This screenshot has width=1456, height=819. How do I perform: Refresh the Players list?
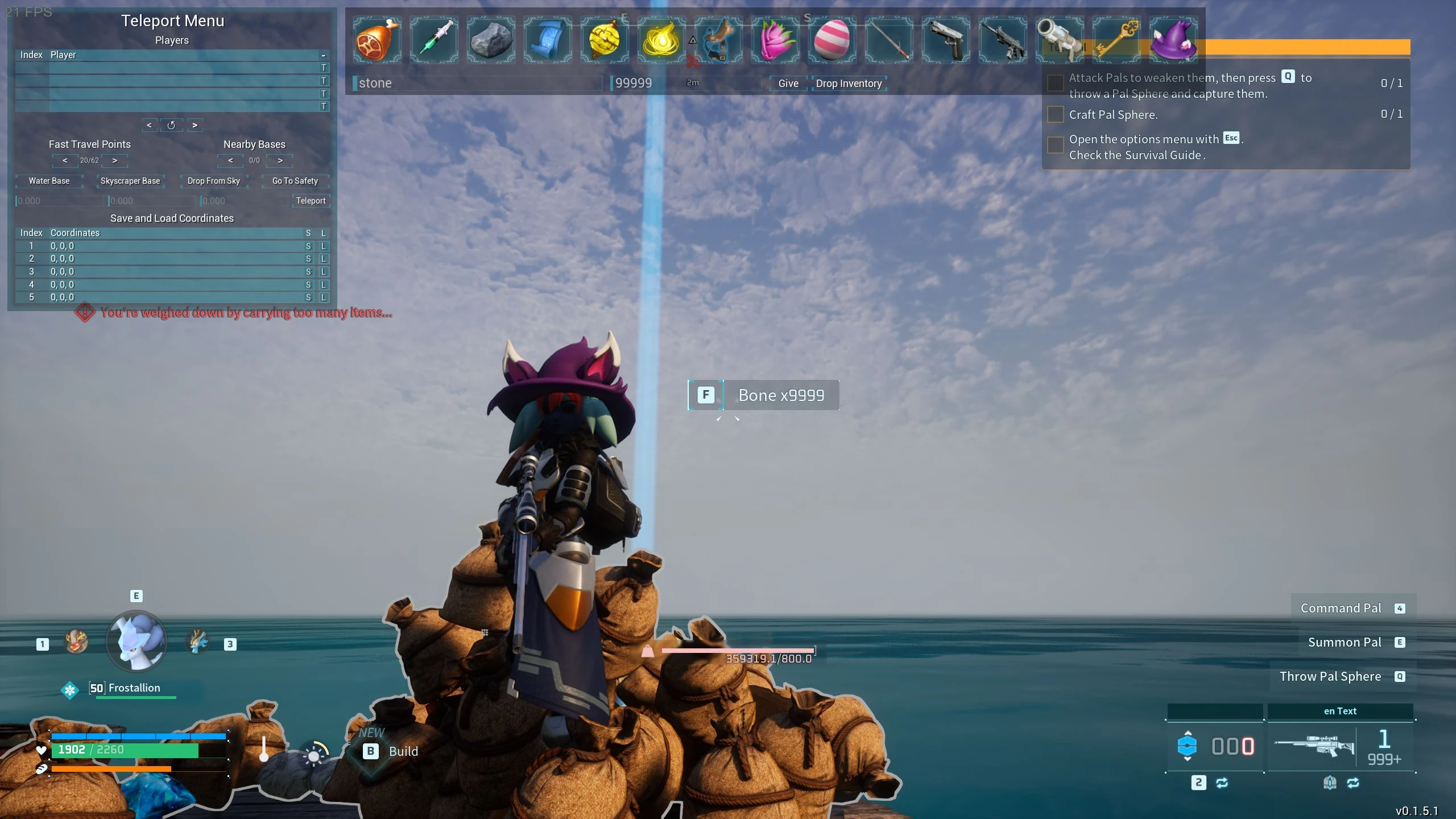point(171,125)
